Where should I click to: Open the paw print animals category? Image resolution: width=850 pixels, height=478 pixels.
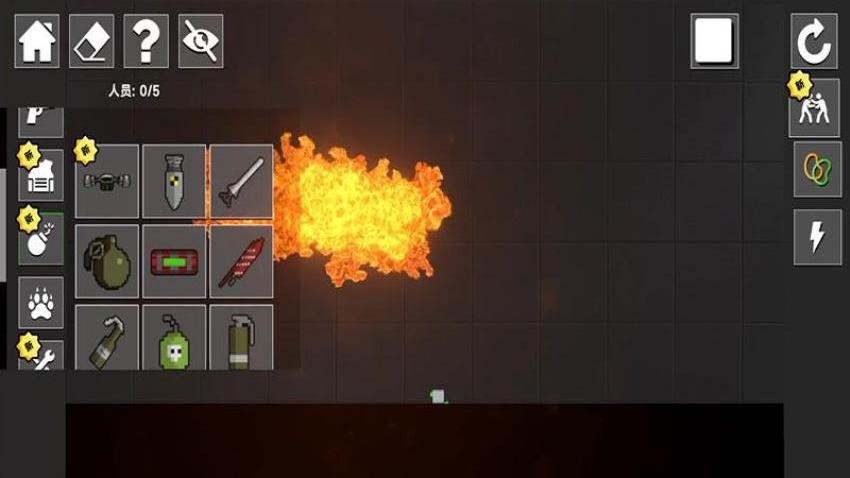(42, 303)
